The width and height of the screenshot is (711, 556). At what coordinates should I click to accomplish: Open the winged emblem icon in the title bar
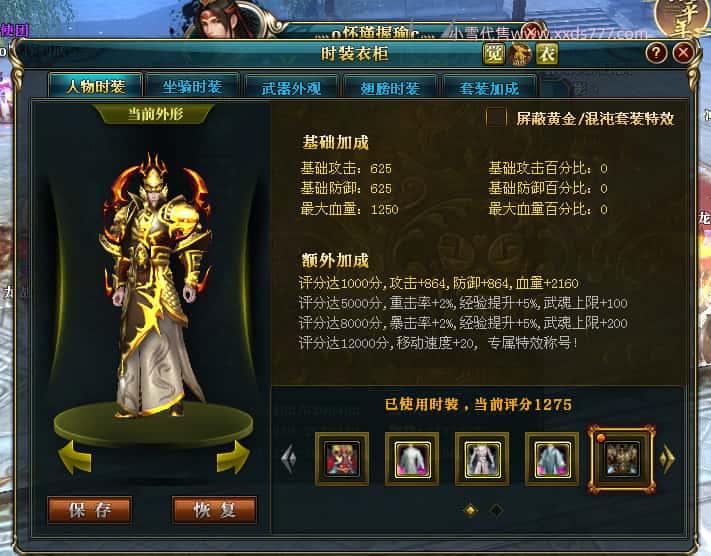519,53
